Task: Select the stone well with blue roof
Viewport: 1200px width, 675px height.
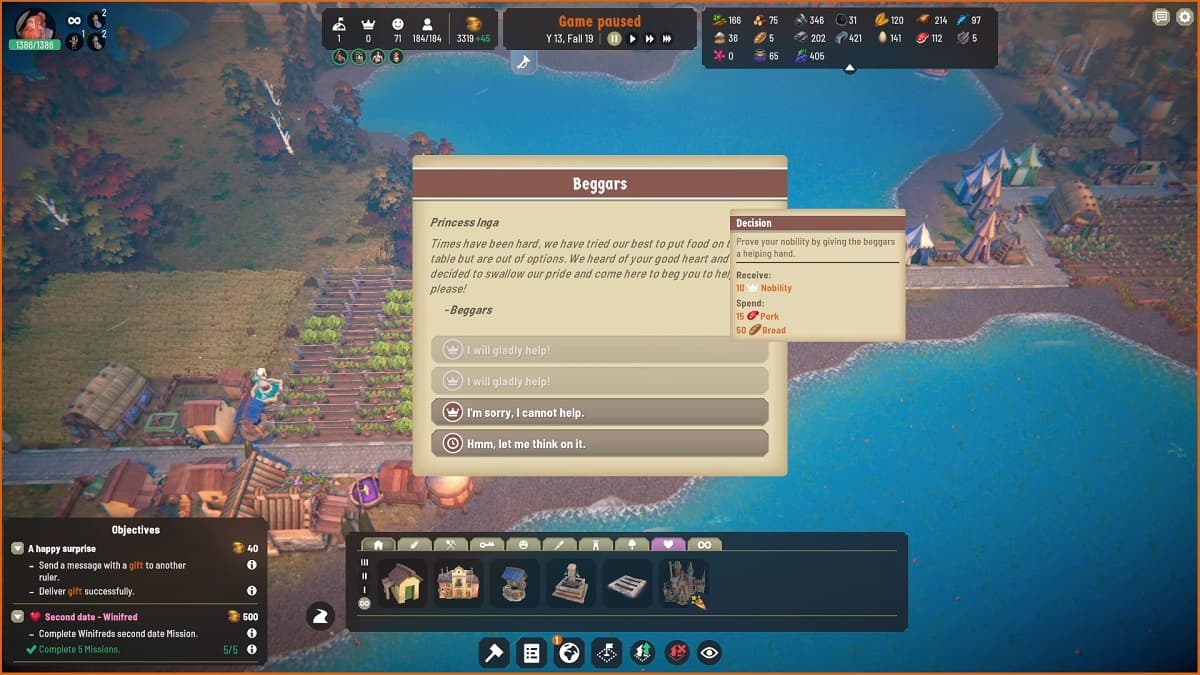Action: 514,582
